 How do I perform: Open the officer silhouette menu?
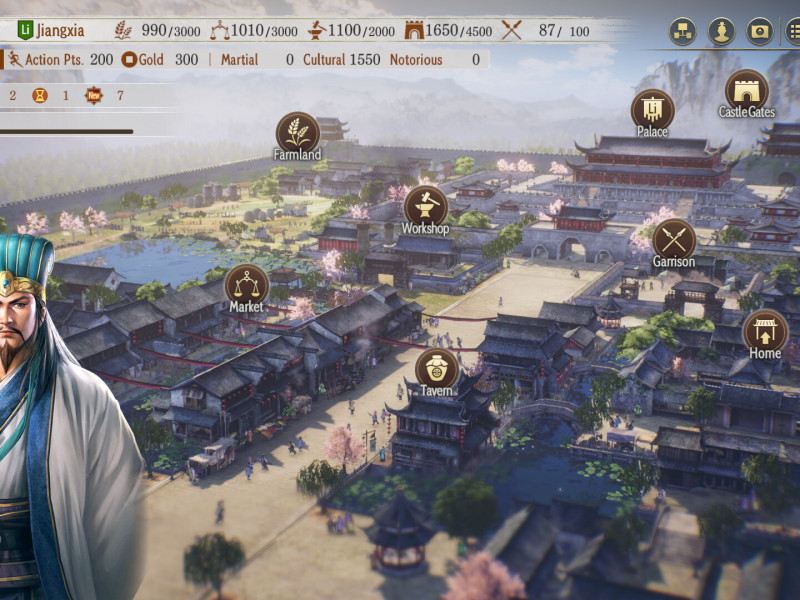[x=721, y=32]
